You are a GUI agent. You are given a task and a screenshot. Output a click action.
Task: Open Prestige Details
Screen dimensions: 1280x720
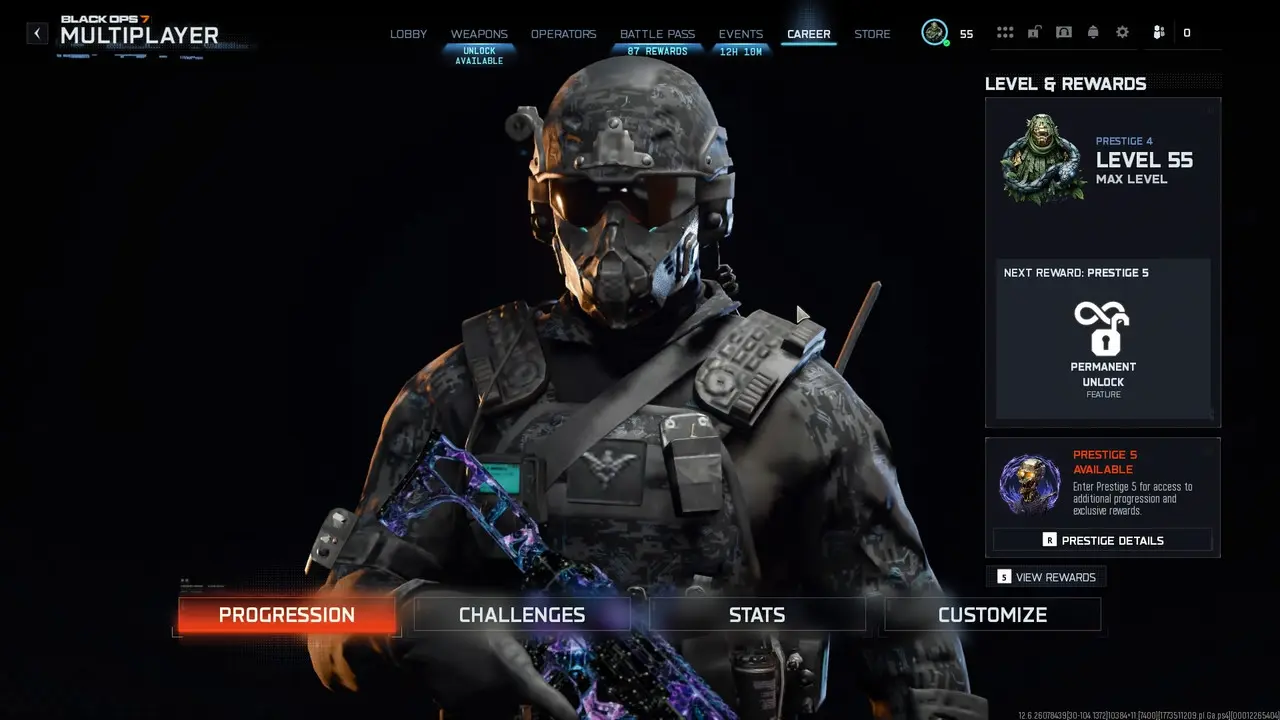(1102, 540)
